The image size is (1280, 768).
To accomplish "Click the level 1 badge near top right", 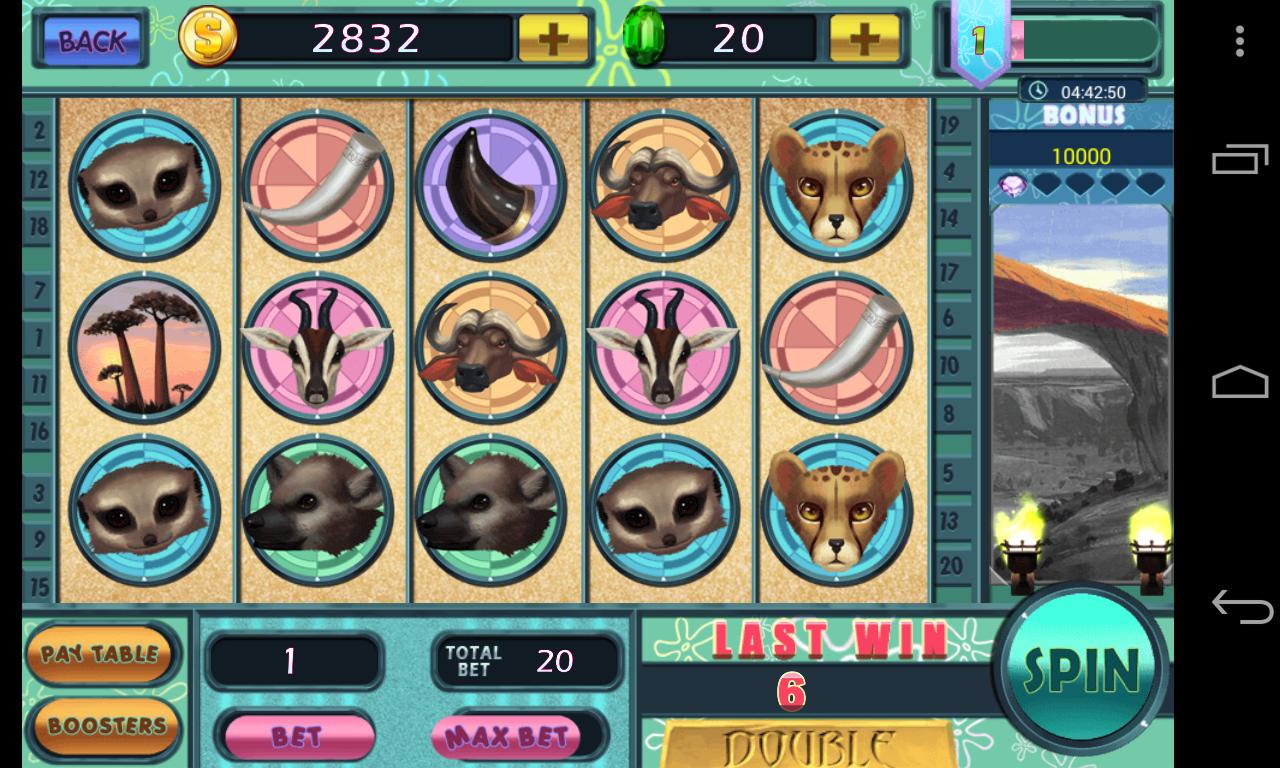I will click(982, 42).
